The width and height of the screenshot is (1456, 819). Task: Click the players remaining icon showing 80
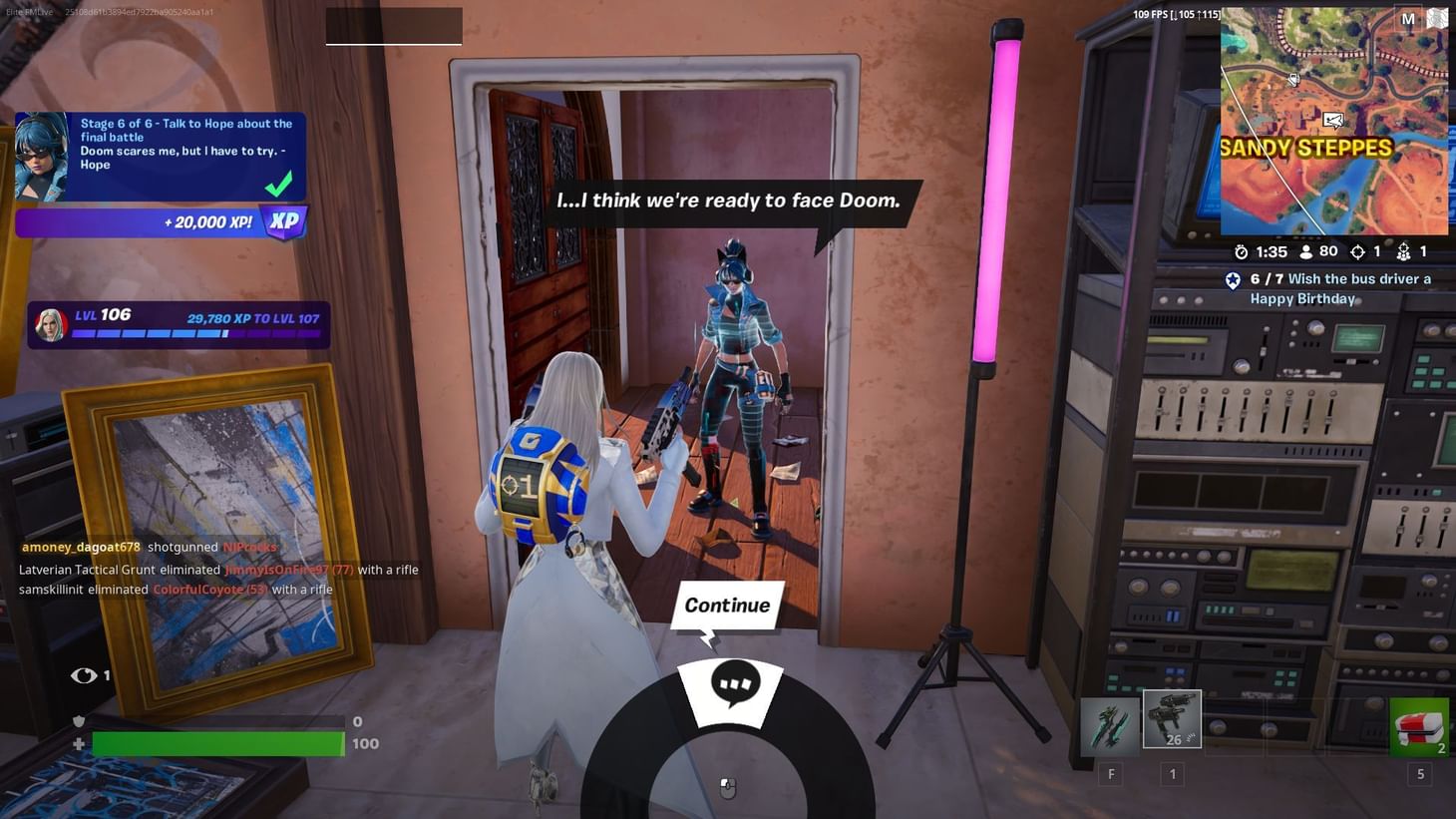click(x=1306, y=251)
